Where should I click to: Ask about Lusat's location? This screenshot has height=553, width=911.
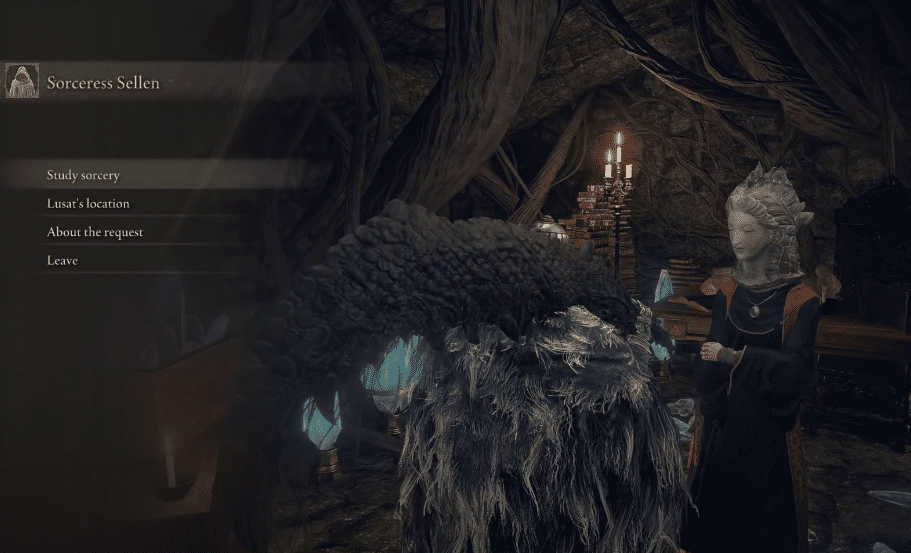tap(88, 204)
